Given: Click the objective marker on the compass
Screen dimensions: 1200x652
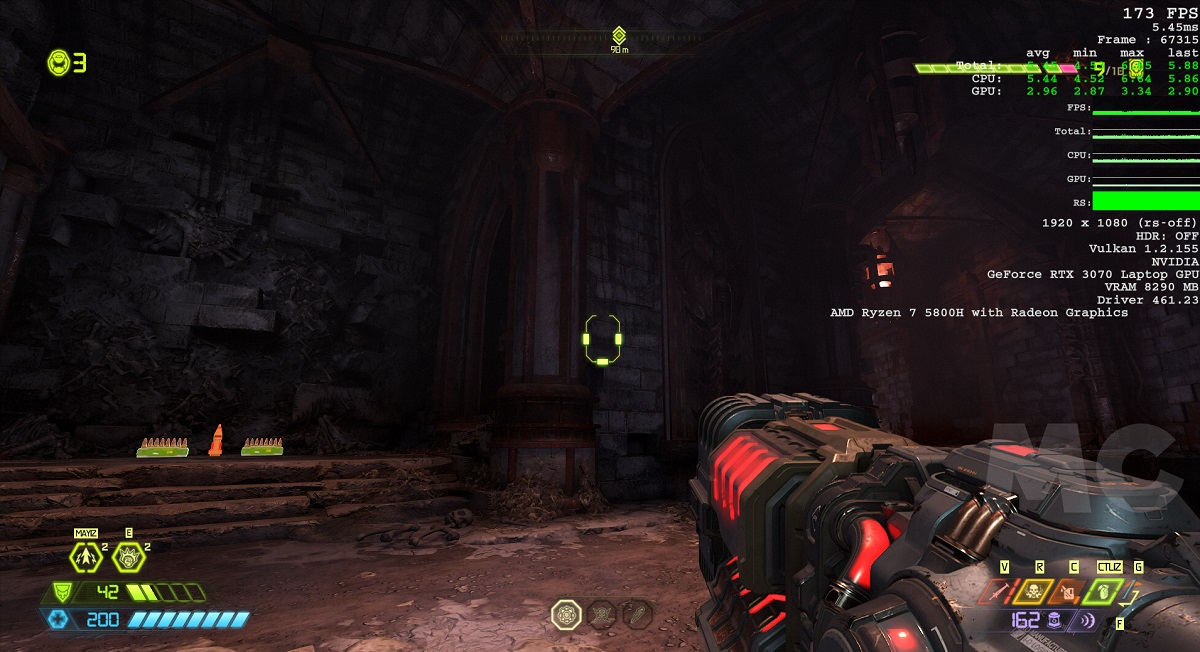Looking at the screenshot, I should 619,35.
